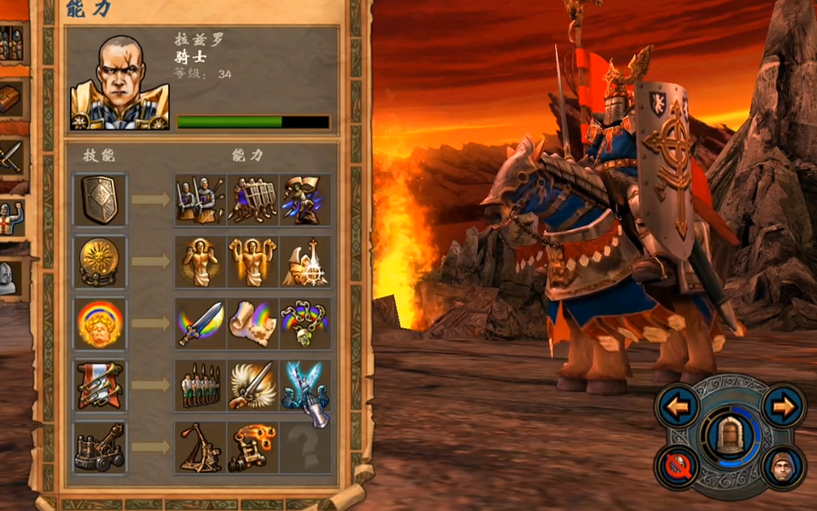Choose the catapult ability icon
Screen dimensions: 817x511
201,447
